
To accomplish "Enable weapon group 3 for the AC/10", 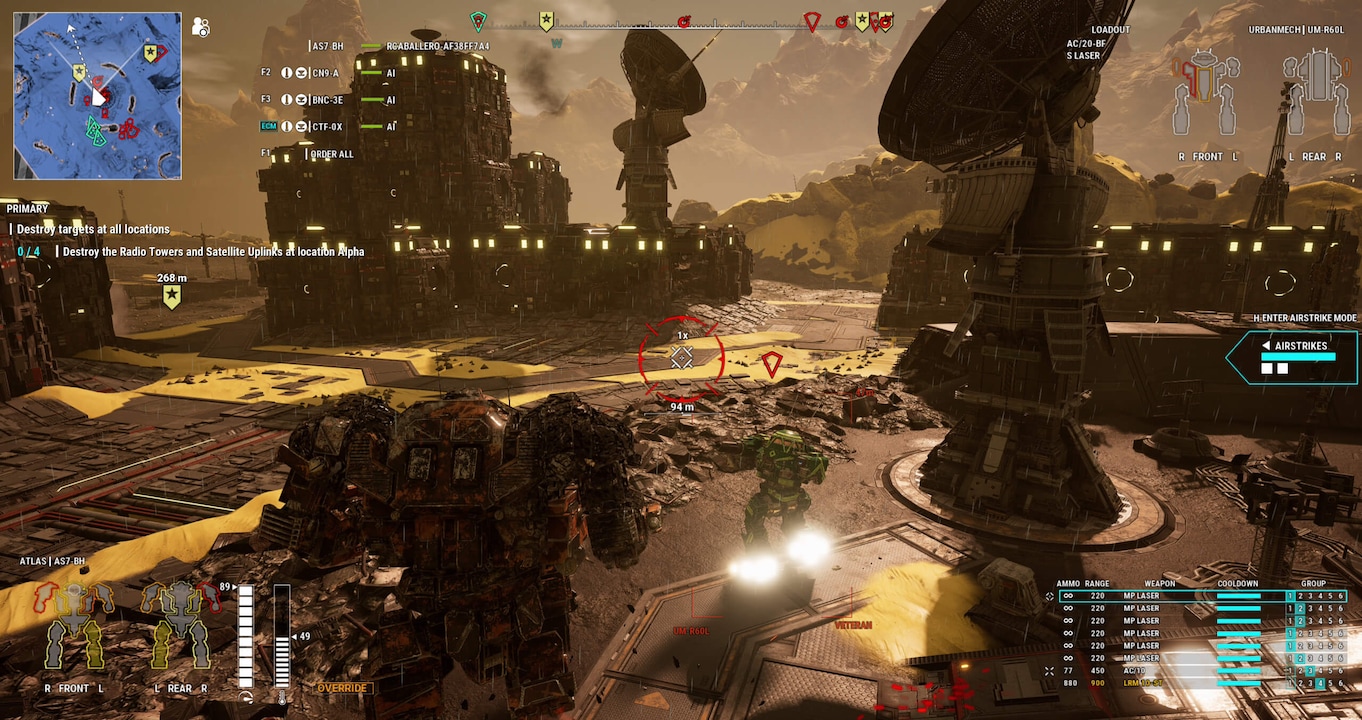I will coord(1310,671).
